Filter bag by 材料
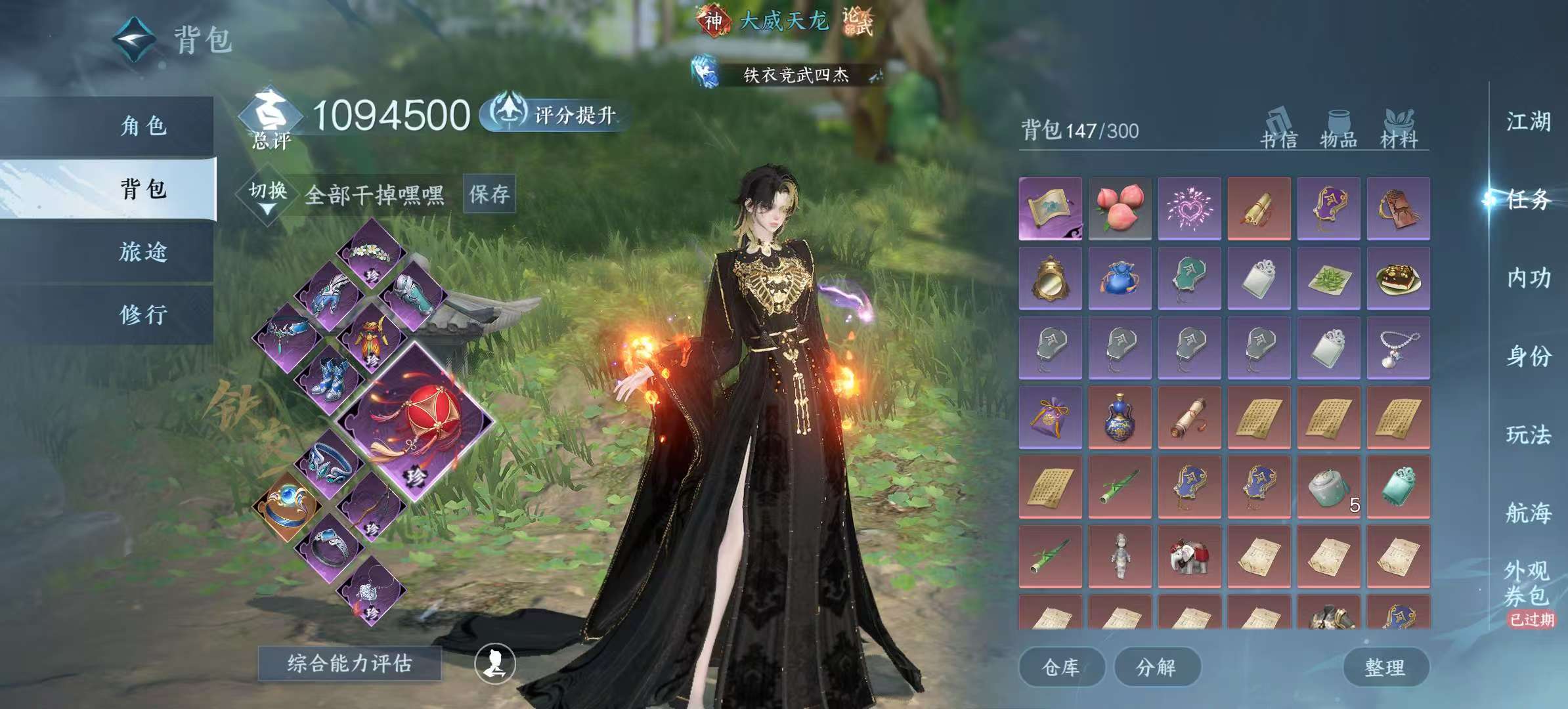This screenshot has width=1568, height=709. click(1399, 129)
